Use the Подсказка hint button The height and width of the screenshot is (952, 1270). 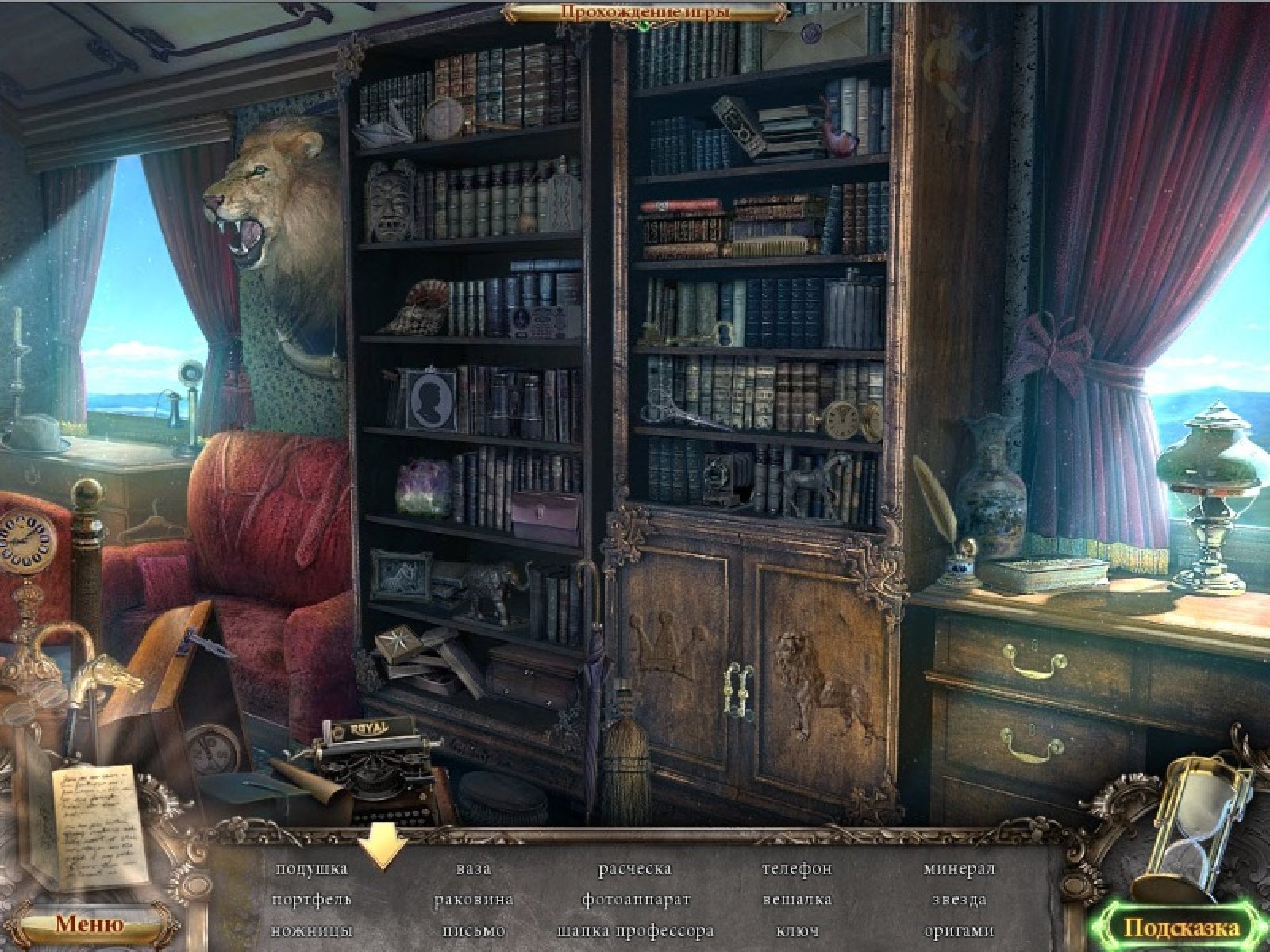[1180, 927]
